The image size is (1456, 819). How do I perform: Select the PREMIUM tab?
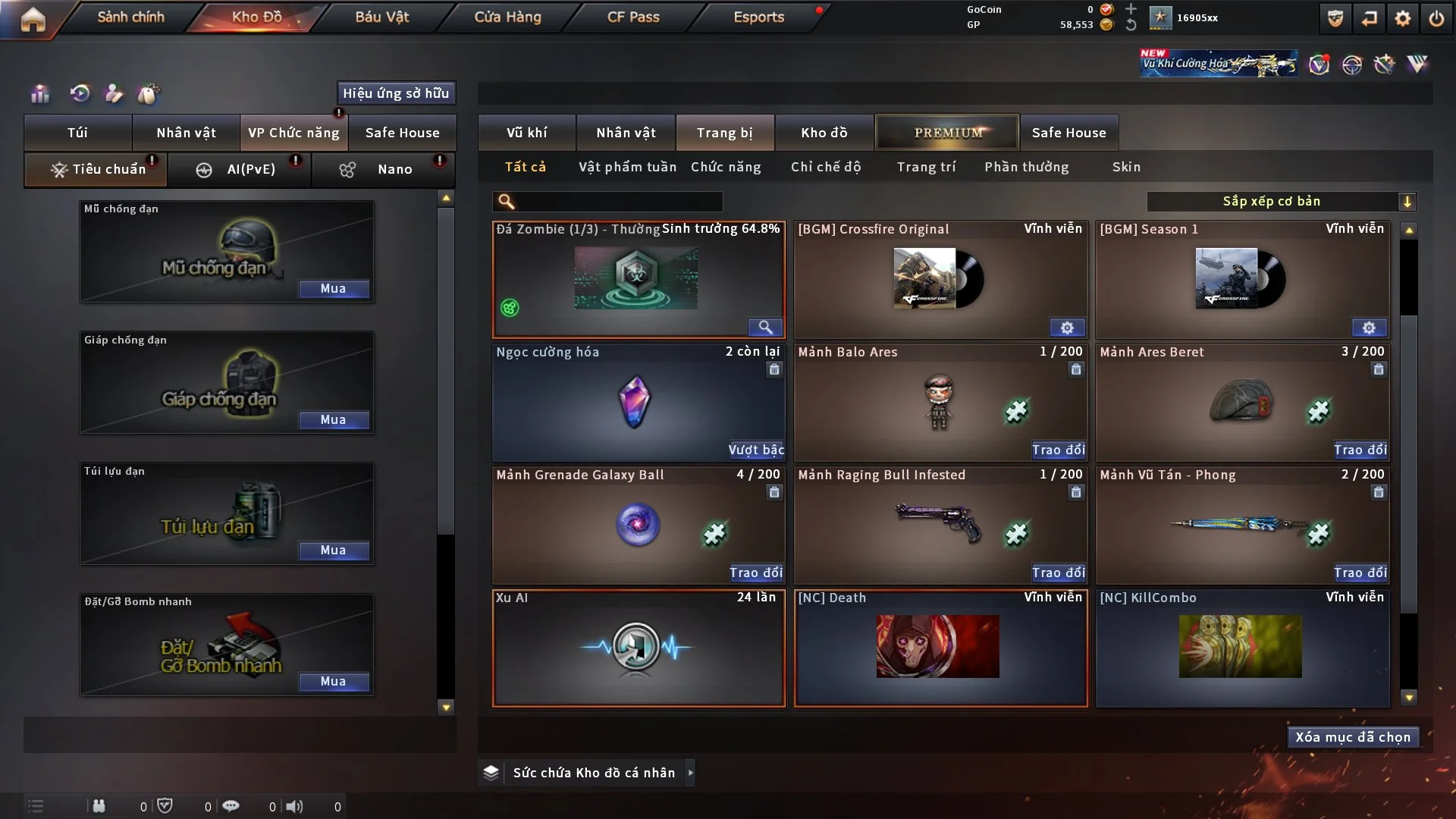947,133
